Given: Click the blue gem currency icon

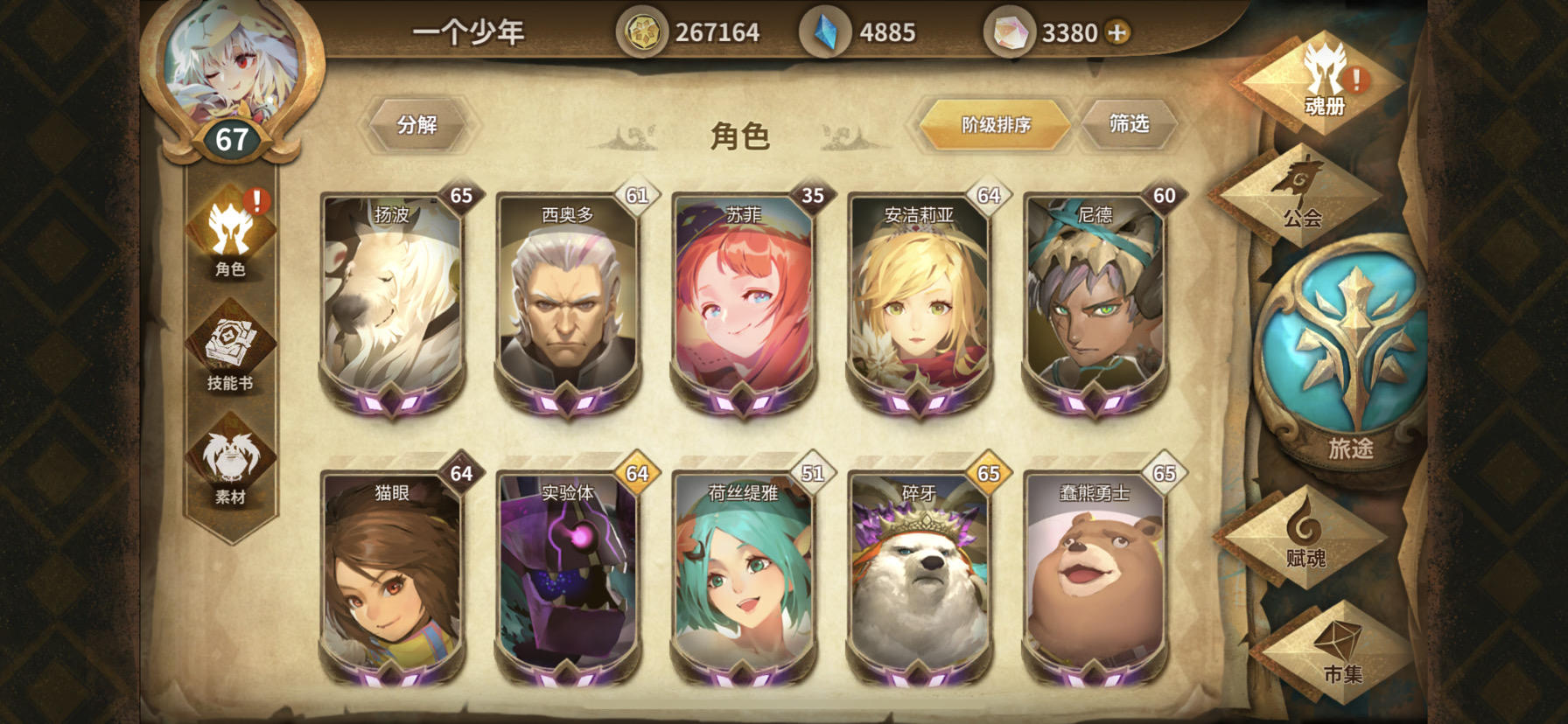Looking at the screenshot, I should [824, 29].
